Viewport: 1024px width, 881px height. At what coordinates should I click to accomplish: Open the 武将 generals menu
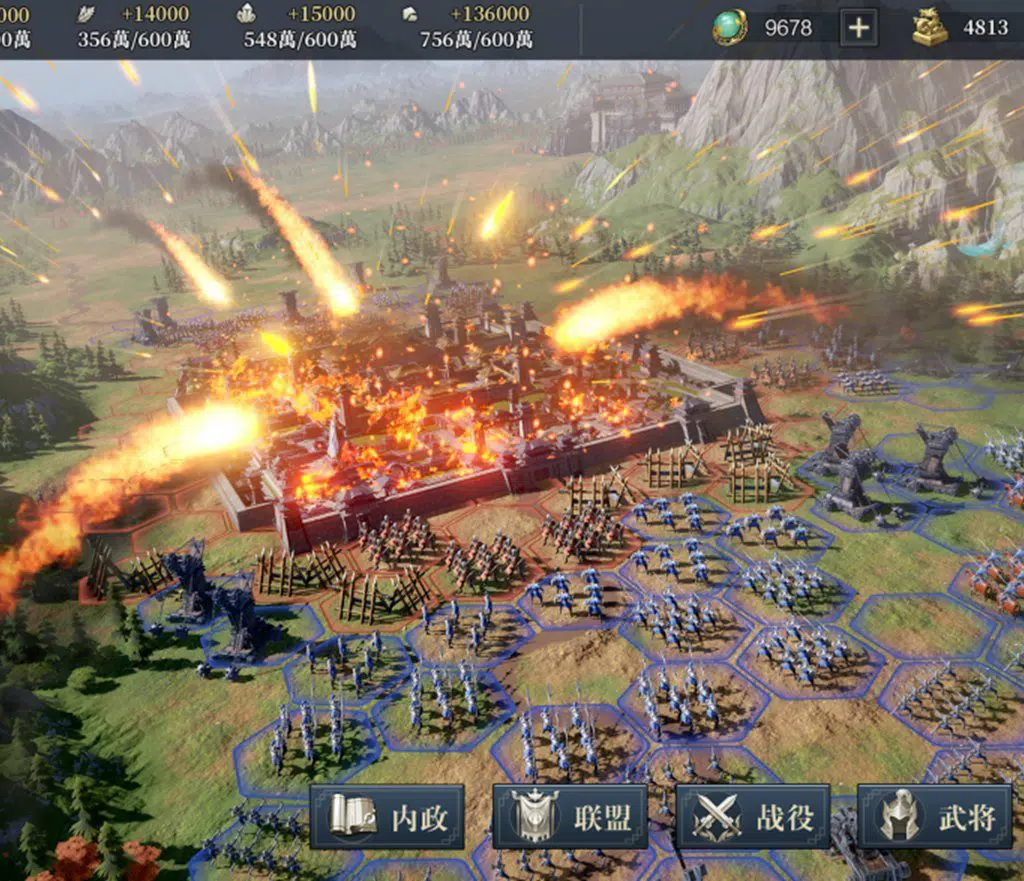[936, 817]
